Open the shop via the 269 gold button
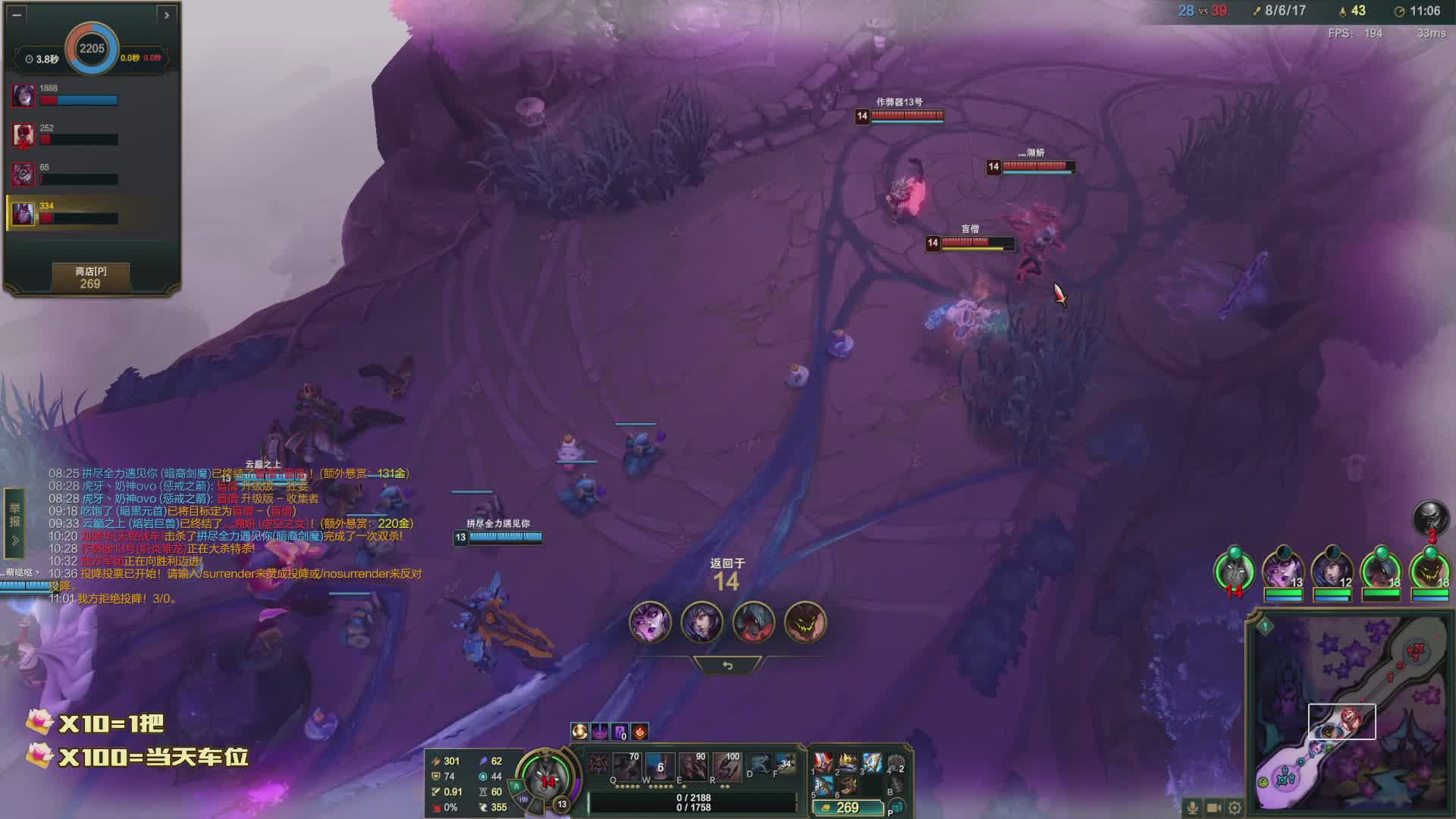The image size is (1456, 819). point(847,808)
